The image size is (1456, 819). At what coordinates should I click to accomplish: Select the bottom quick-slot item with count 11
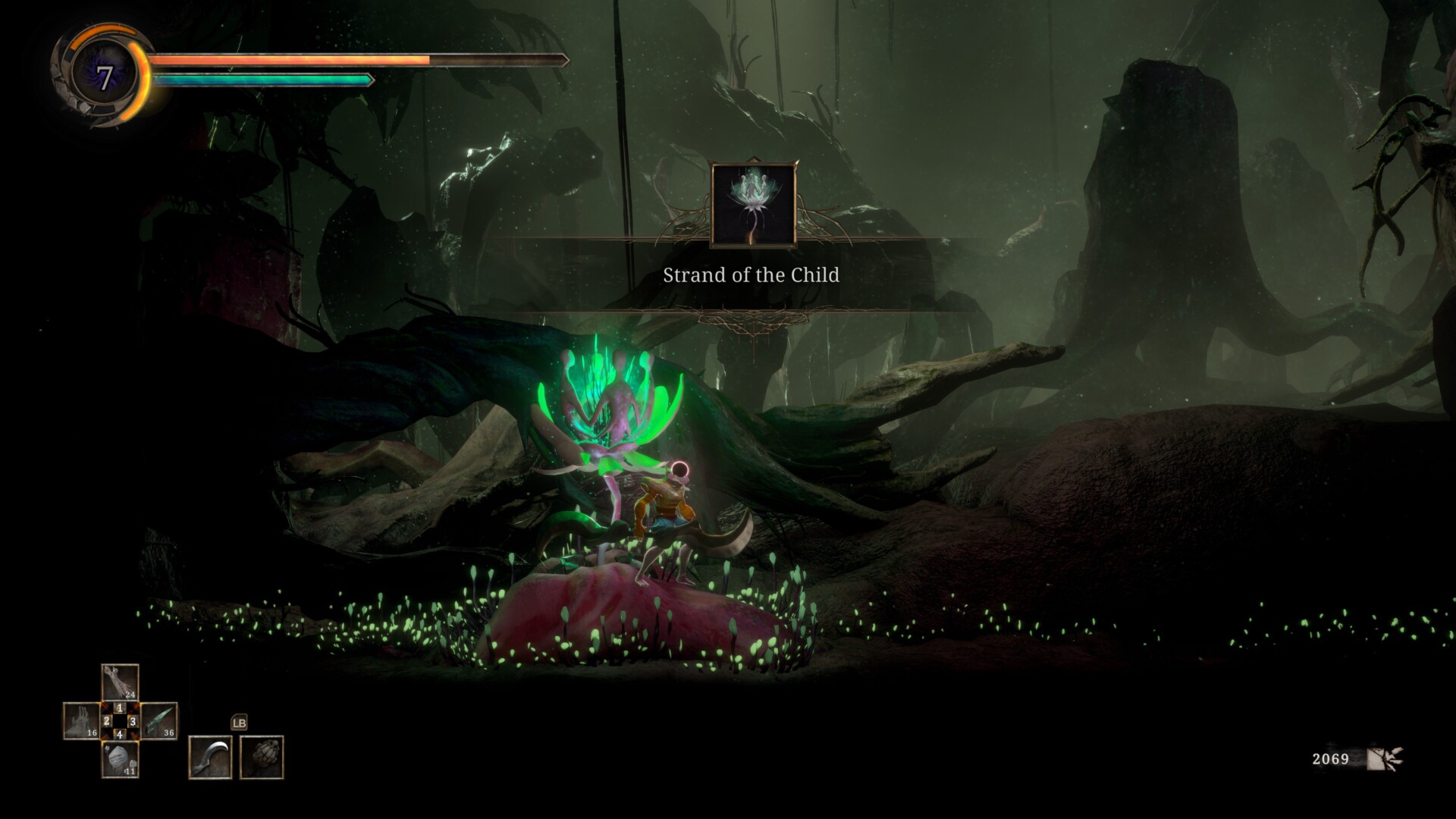[120, 759]
